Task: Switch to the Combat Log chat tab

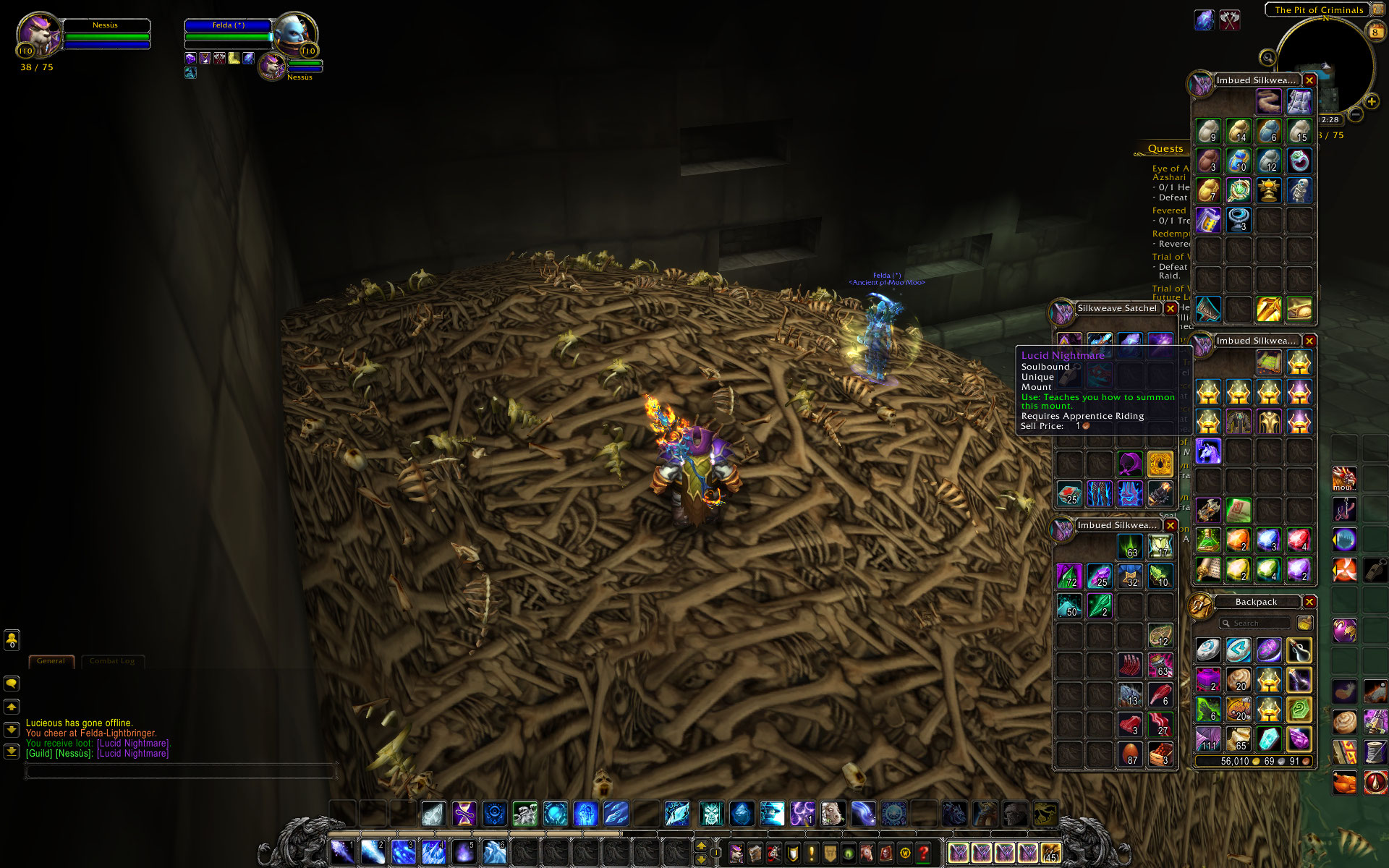Action: [x=112, y=661]
